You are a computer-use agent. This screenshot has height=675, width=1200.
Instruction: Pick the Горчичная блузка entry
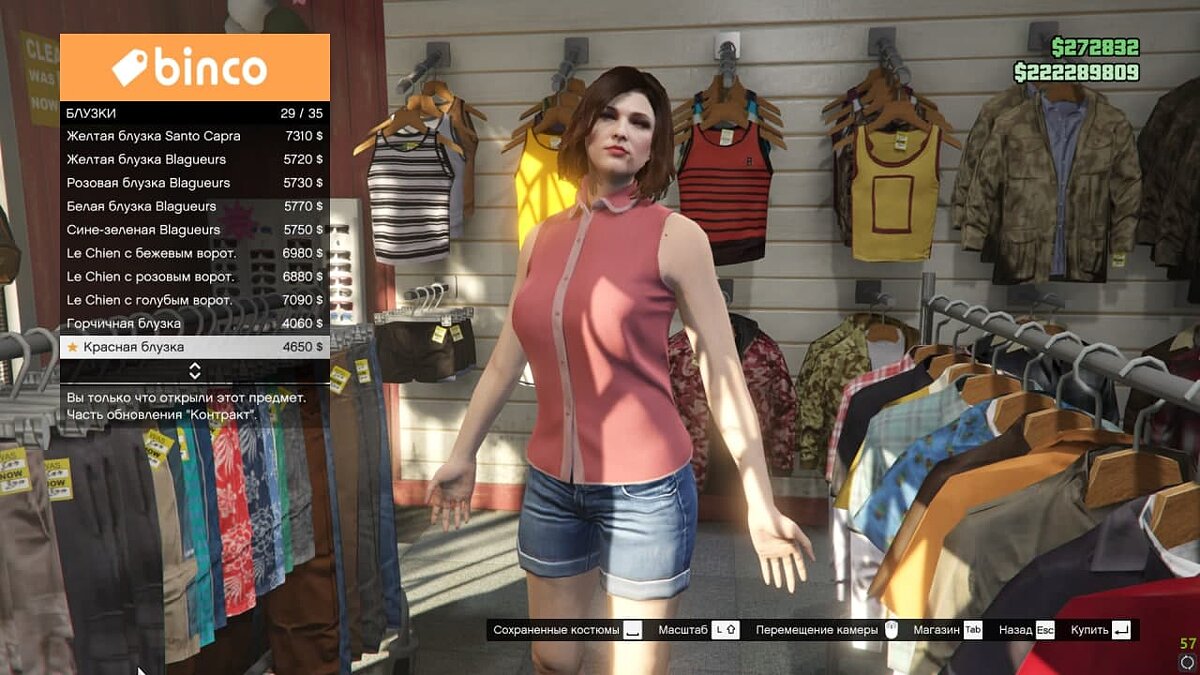pos(195,324)
